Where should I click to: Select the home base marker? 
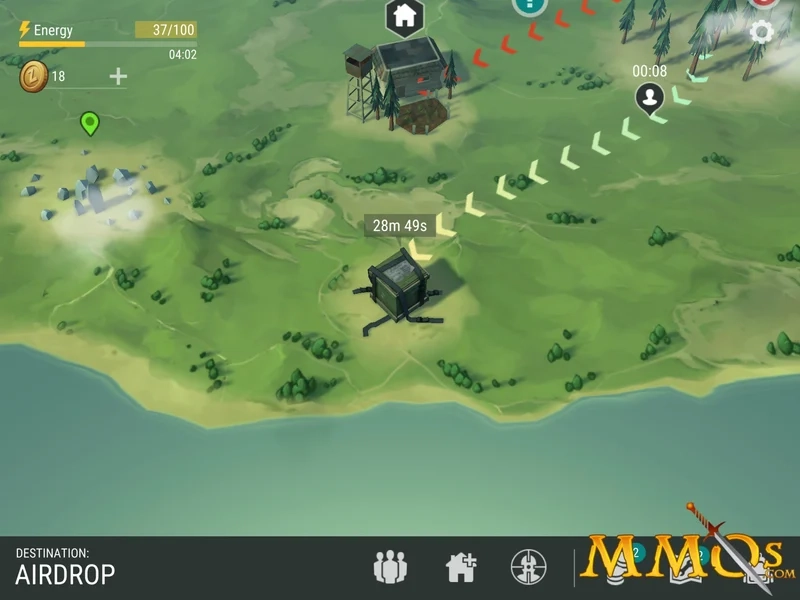tap(405, 15)
